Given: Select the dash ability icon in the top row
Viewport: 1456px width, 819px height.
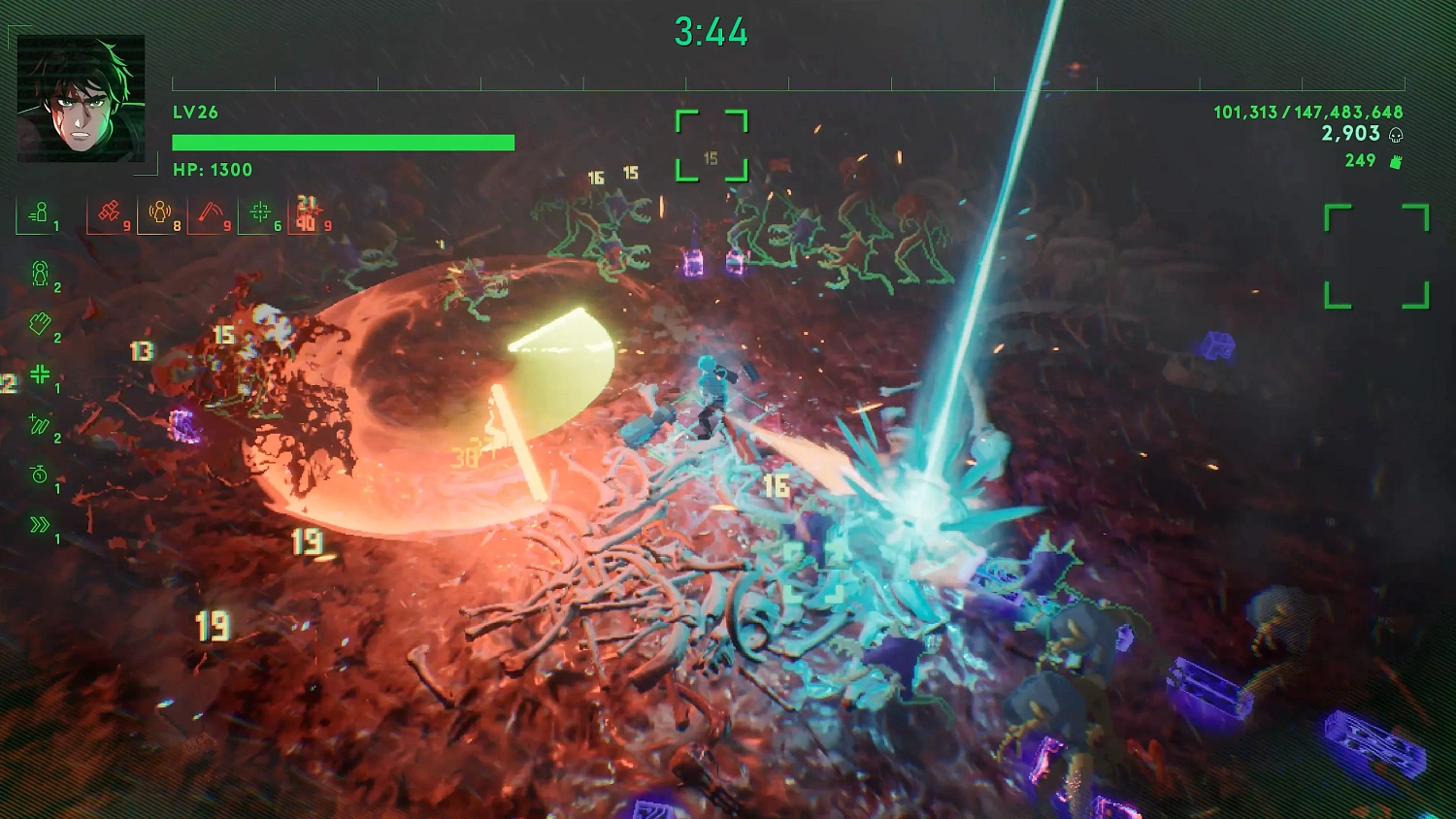Looking at the screenshot, I should [39, 211].
